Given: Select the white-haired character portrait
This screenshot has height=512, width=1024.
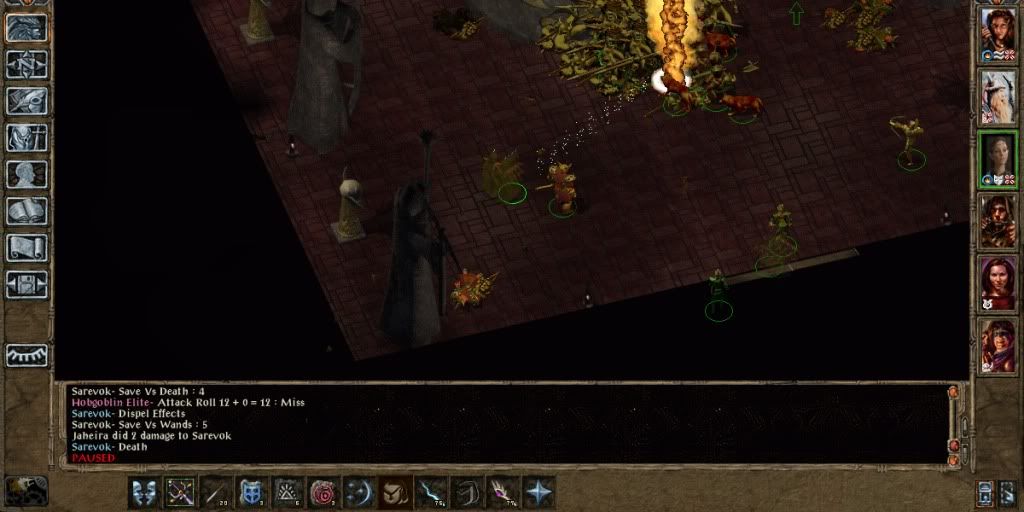Looking at the screenshot, I should point(997,95).
